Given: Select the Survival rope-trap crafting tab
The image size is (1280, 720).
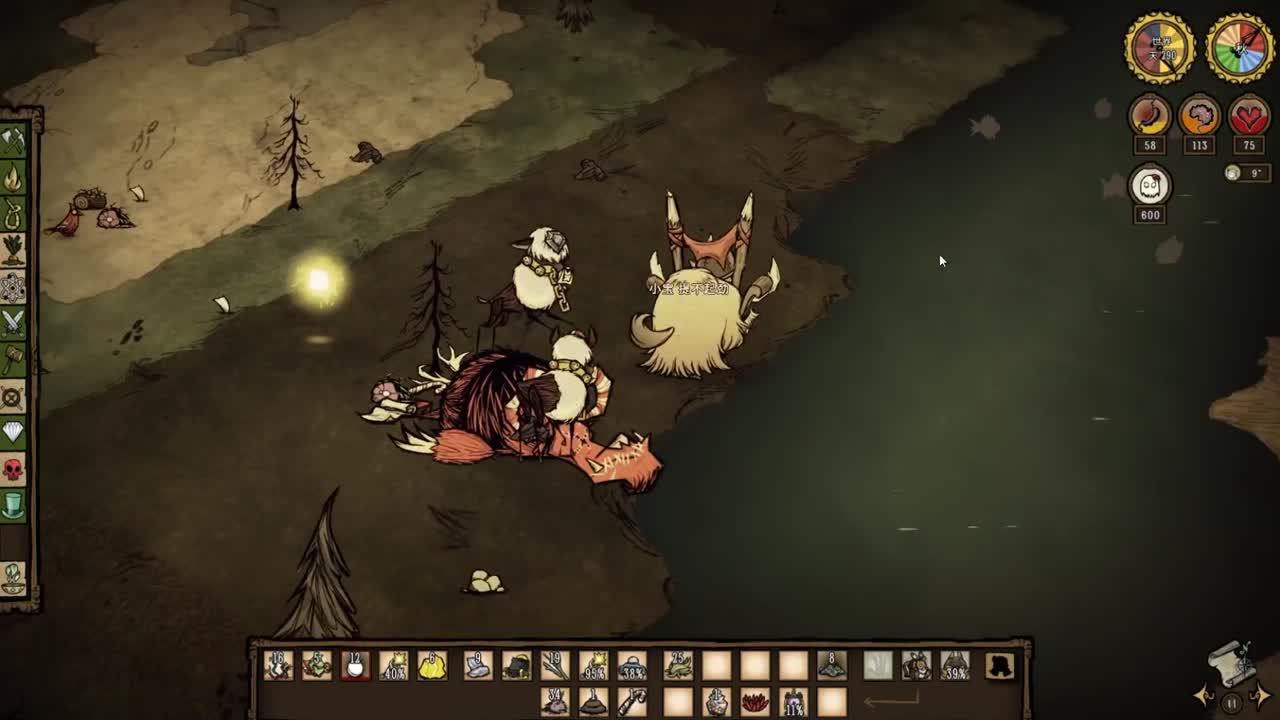Looking at the screenshot, I should coord(13,214).
